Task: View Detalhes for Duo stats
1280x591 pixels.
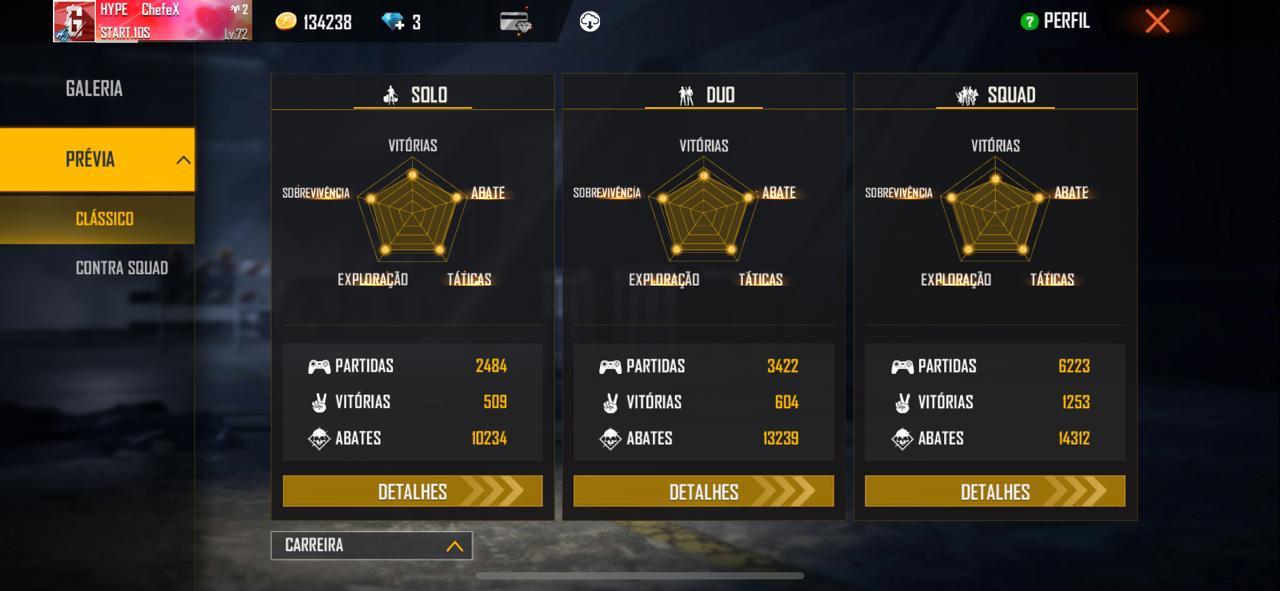Action: [703, 491]
